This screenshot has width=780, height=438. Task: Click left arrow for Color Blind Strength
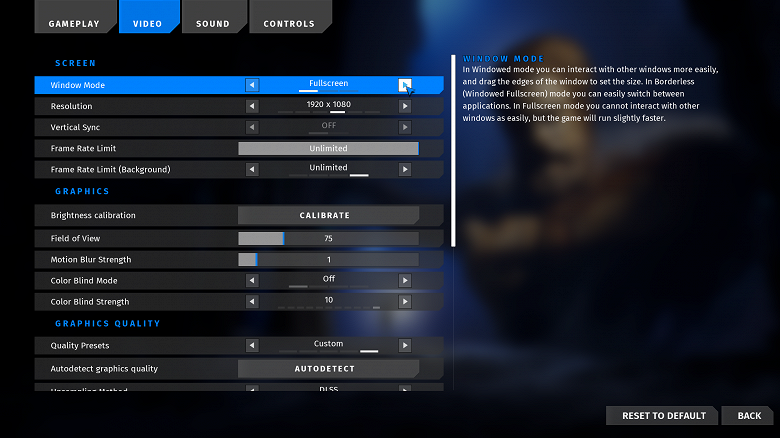(252, 301)
